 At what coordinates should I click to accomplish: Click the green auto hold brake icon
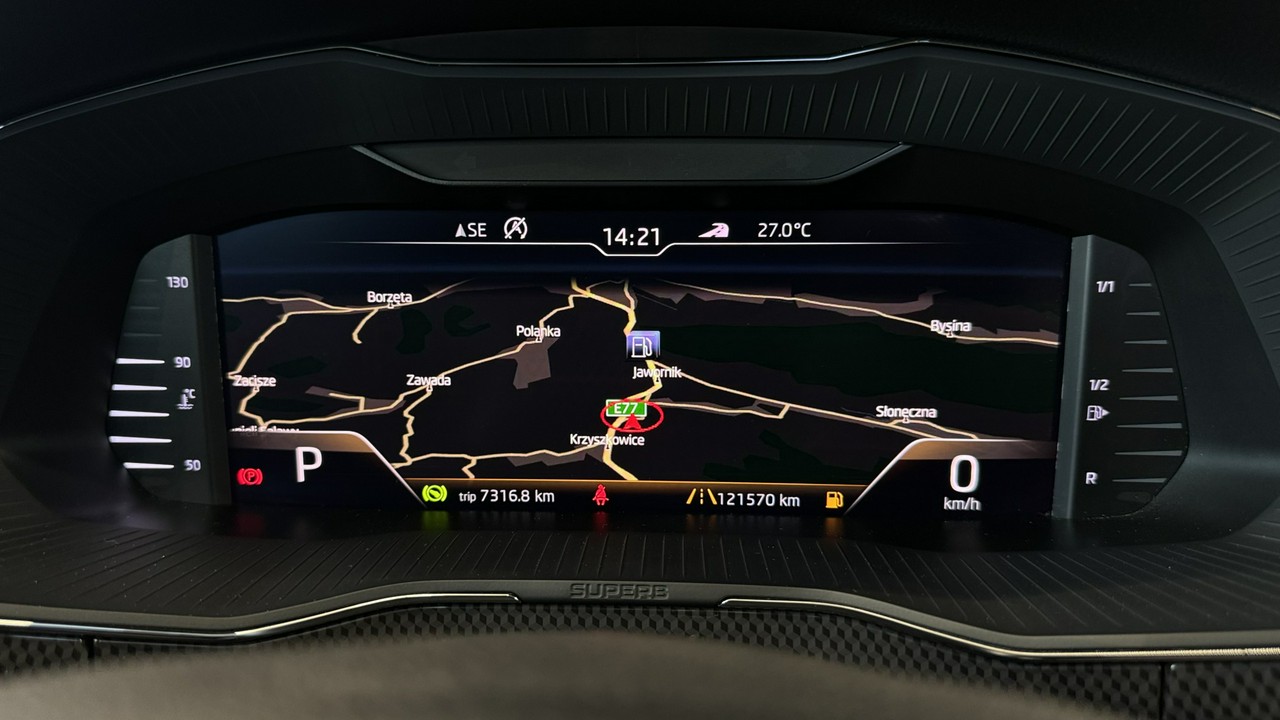434,494
